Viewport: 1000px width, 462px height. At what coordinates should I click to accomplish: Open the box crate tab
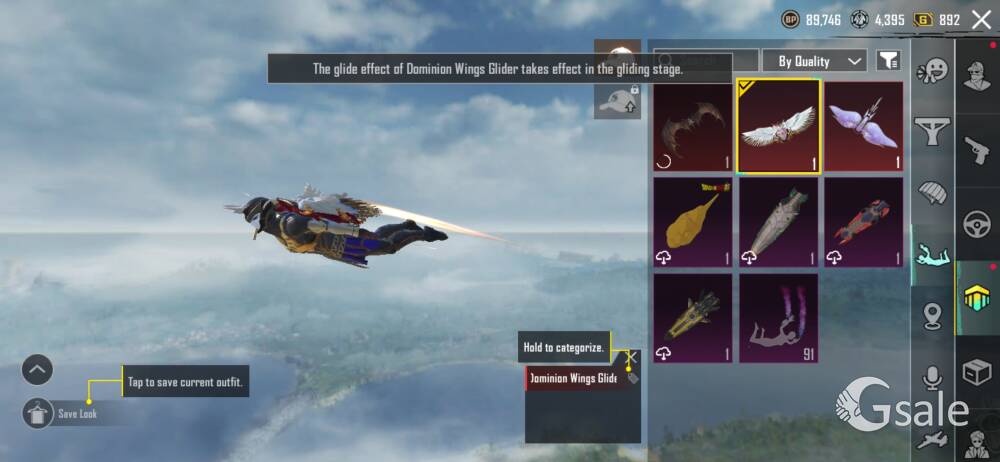[x=977, y=372]
